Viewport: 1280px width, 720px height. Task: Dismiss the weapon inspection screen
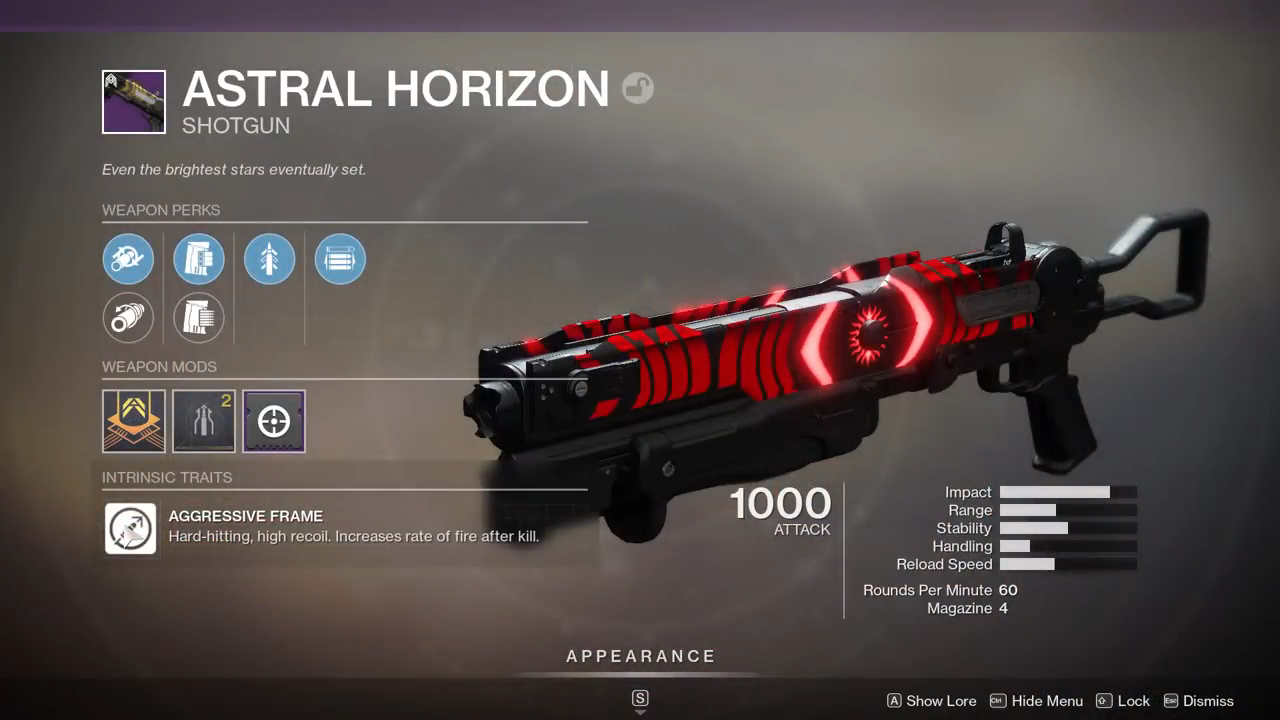tap(1198, 701)
